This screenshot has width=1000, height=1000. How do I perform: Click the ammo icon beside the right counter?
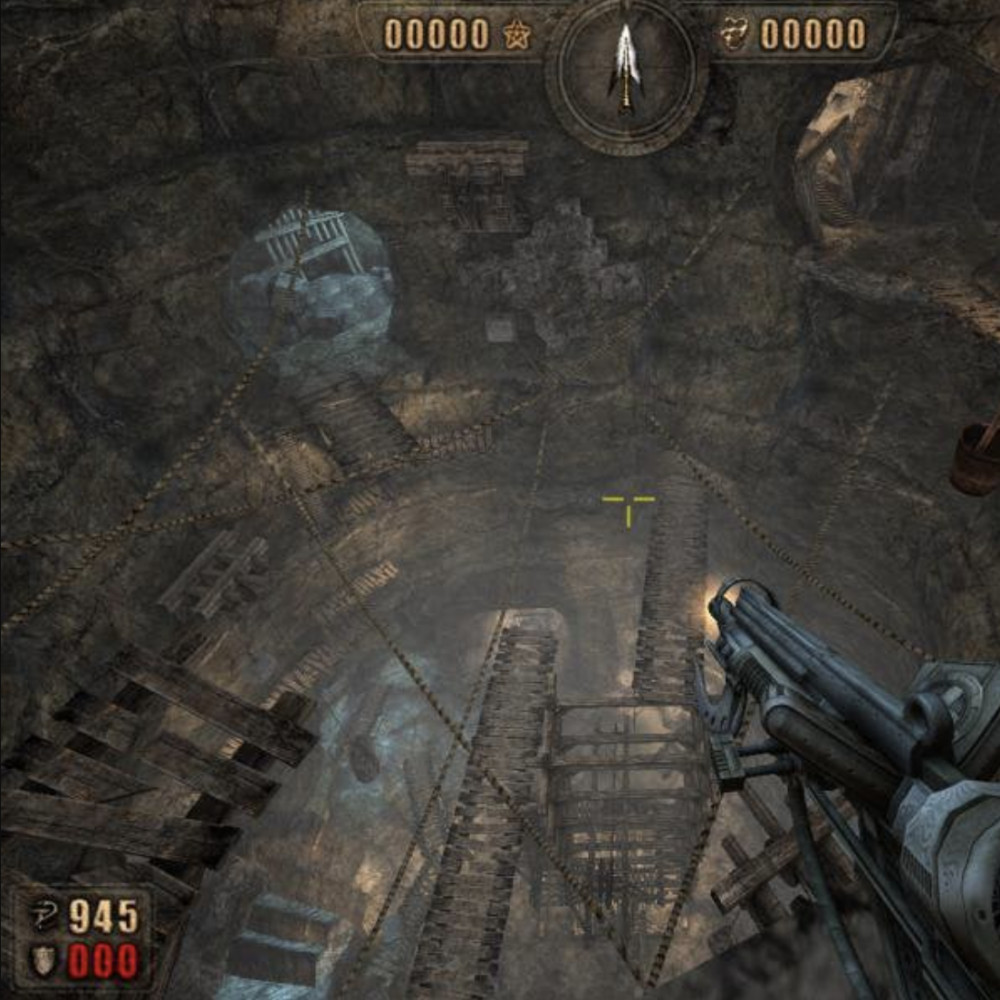(735, 35)
